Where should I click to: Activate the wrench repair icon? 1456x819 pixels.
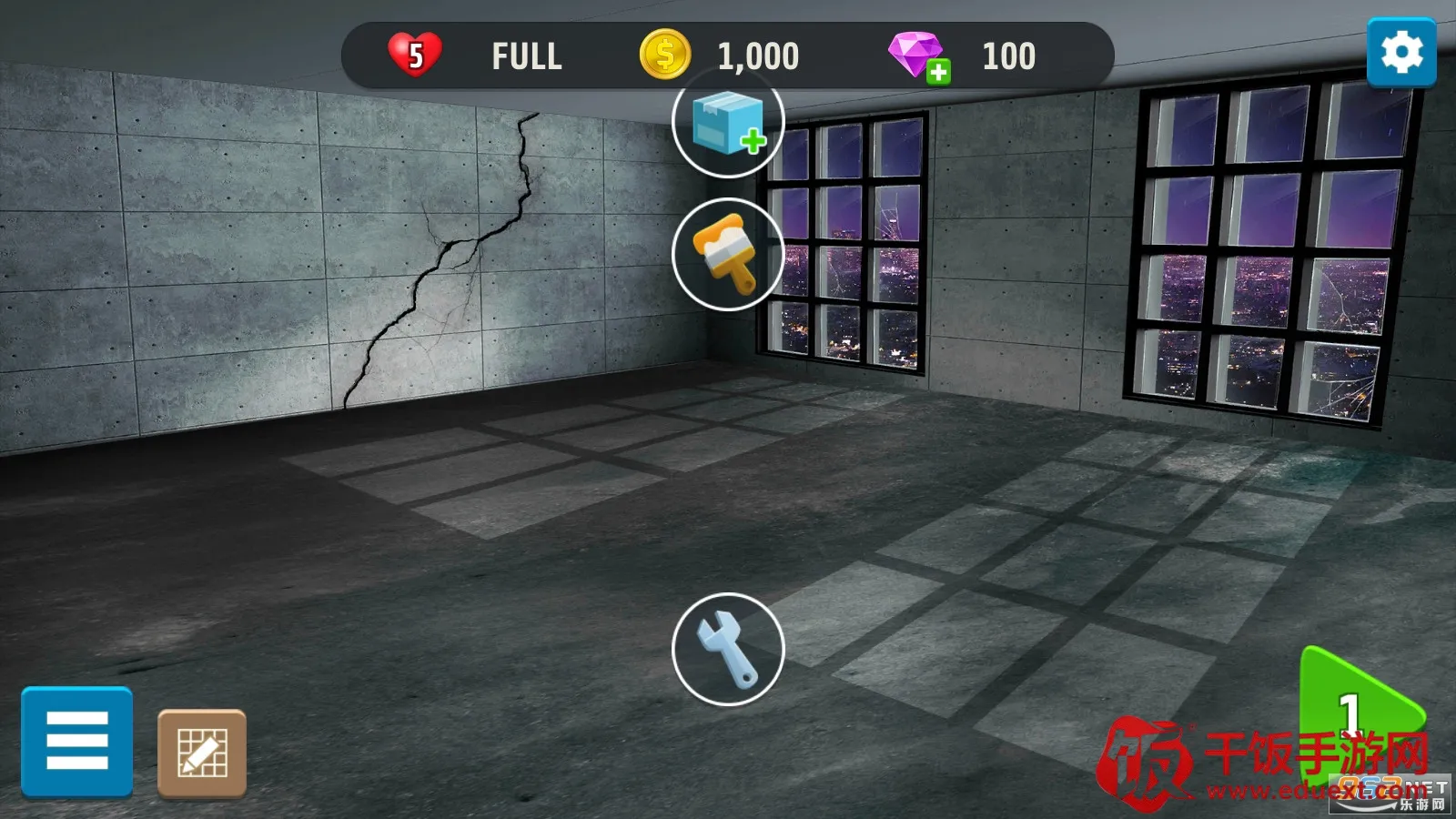point(728,649)
